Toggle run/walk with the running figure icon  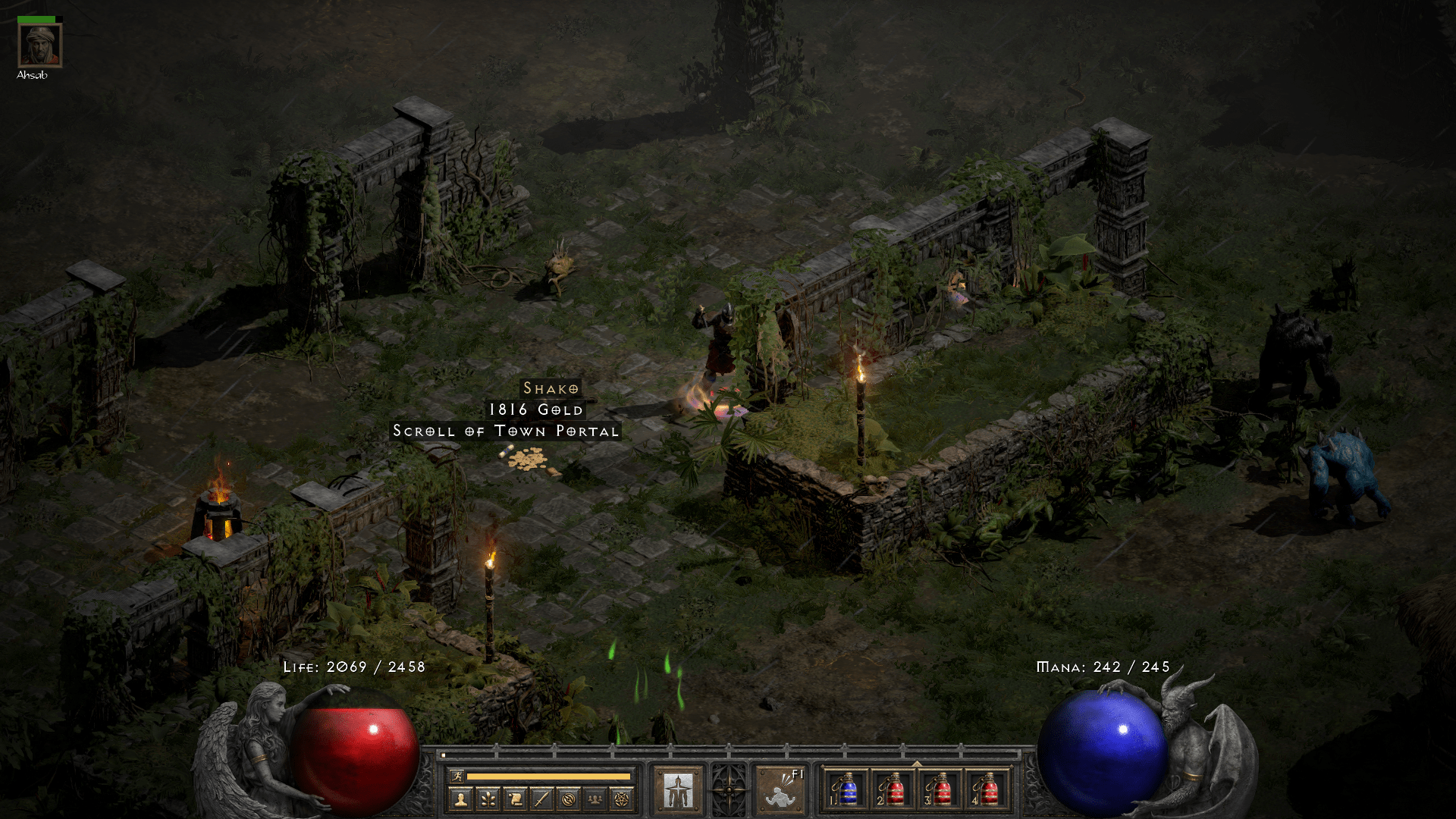(457, 774)
